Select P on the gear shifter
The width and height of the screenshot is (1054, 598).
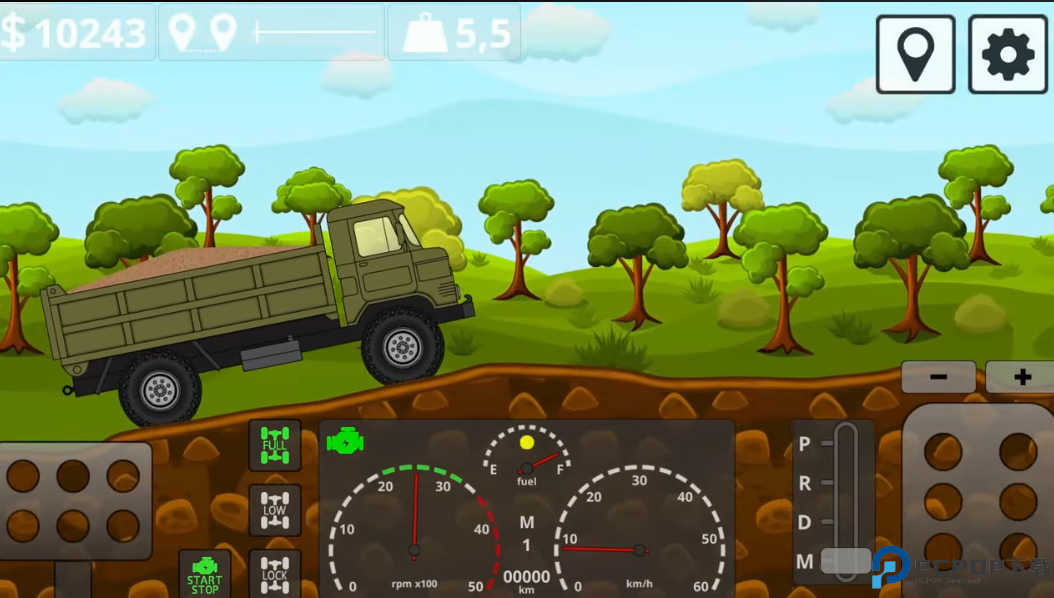(x=806, y=444)
